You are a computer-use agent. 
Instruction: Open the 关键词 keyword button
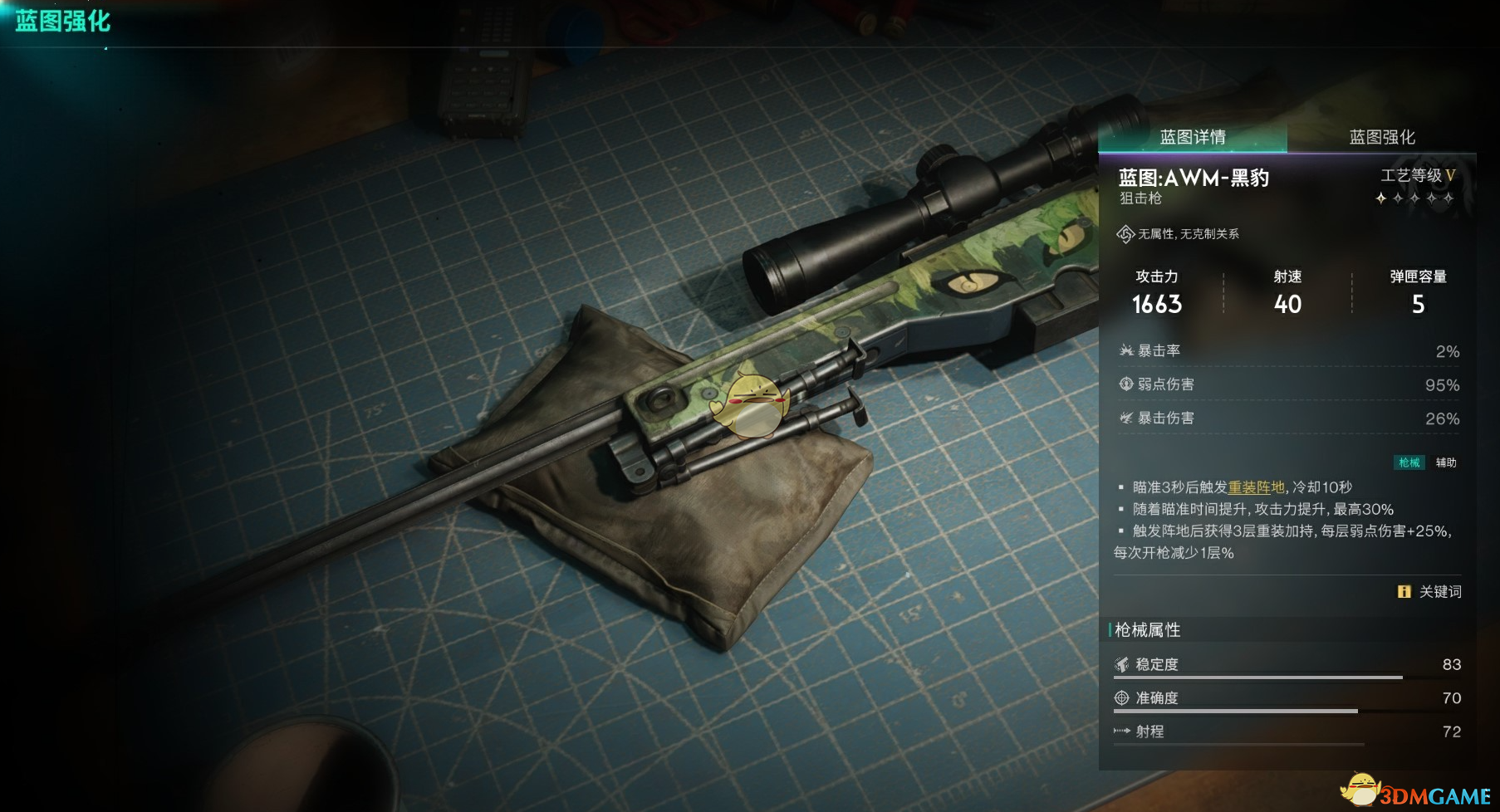[1430, 592]
